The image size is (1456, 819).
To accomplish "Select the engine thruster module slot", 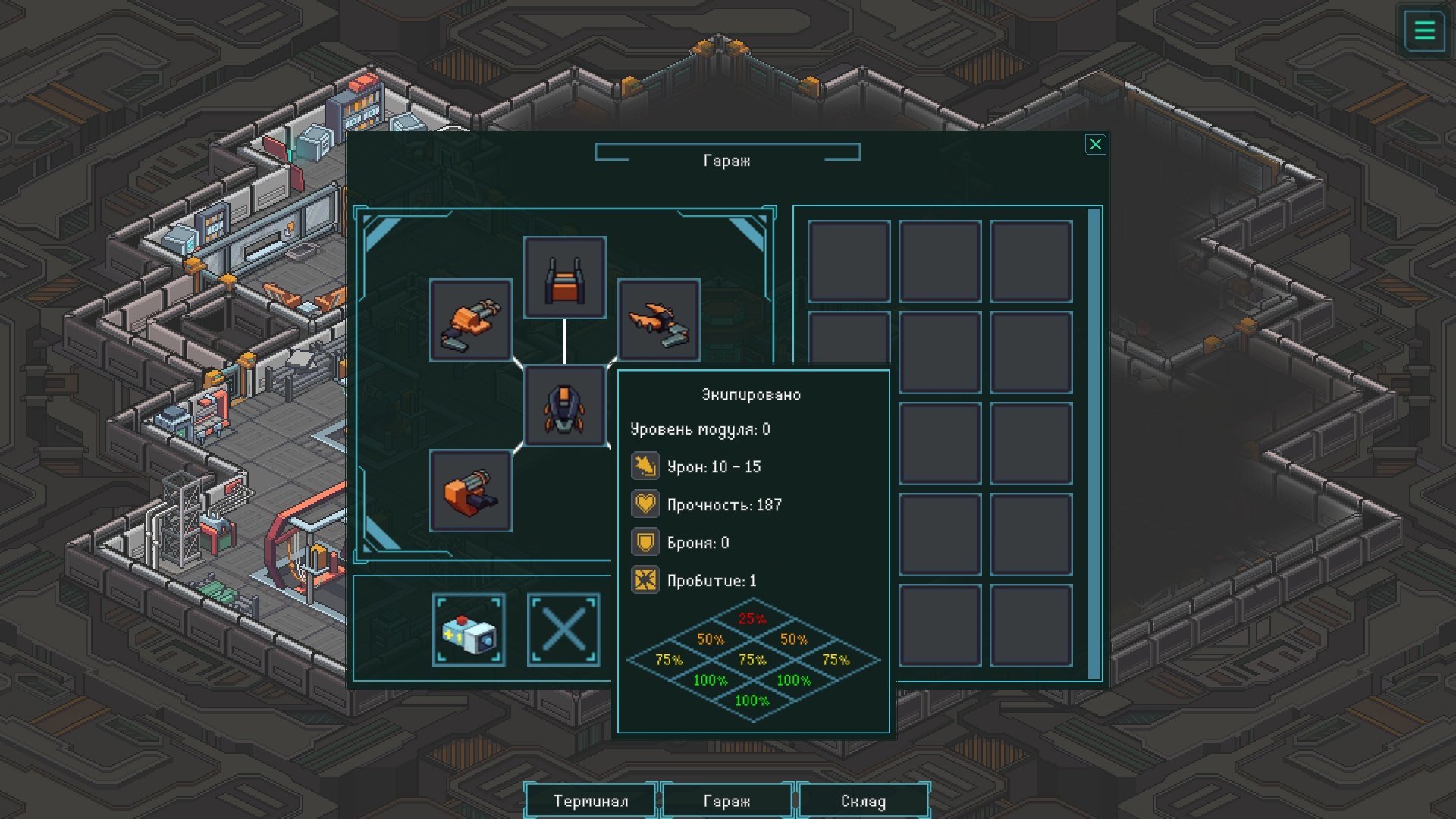I will coord(564,278).
